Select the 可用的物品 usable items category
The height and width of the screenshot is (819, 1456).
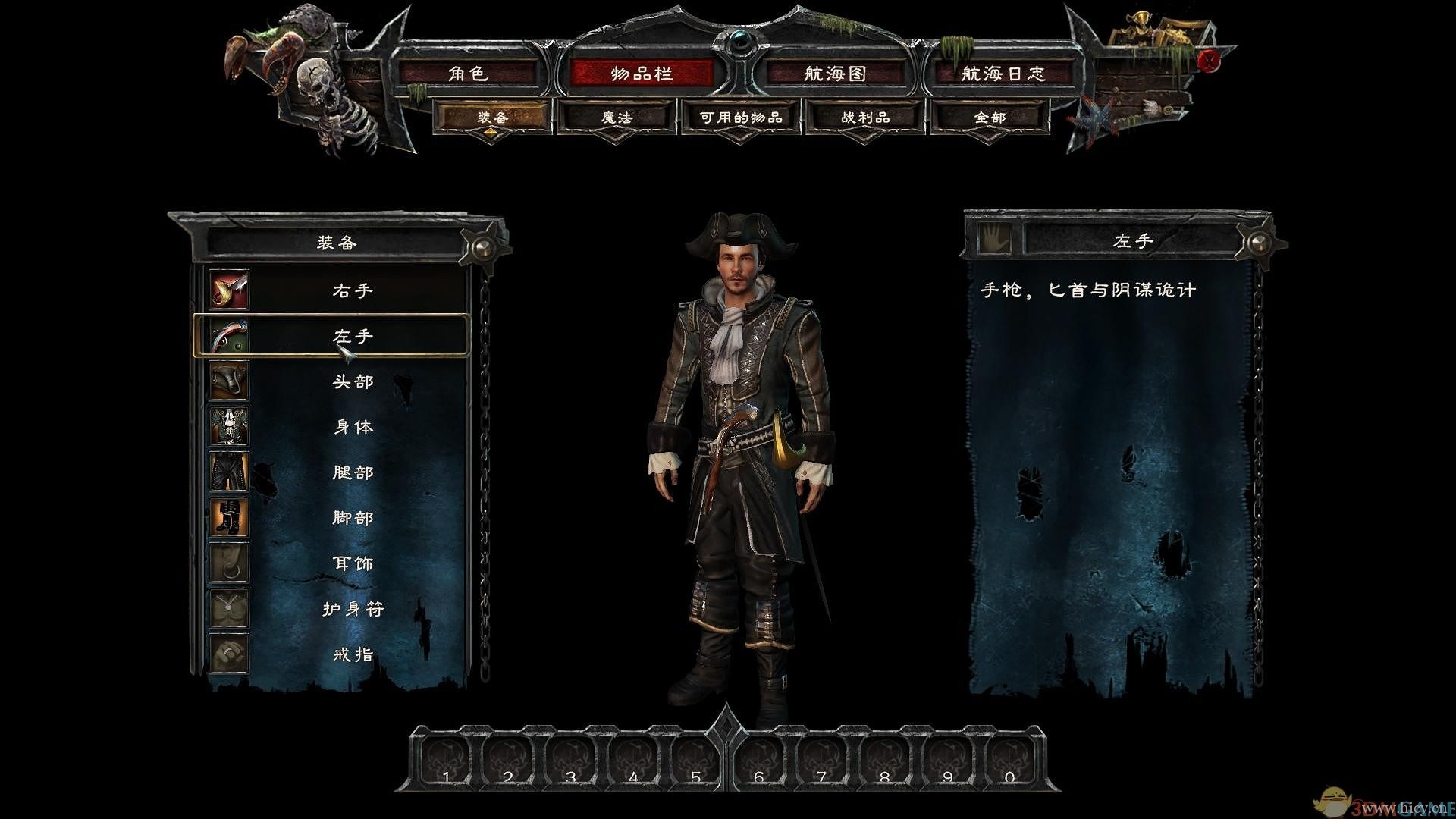(x=739, y=118)
